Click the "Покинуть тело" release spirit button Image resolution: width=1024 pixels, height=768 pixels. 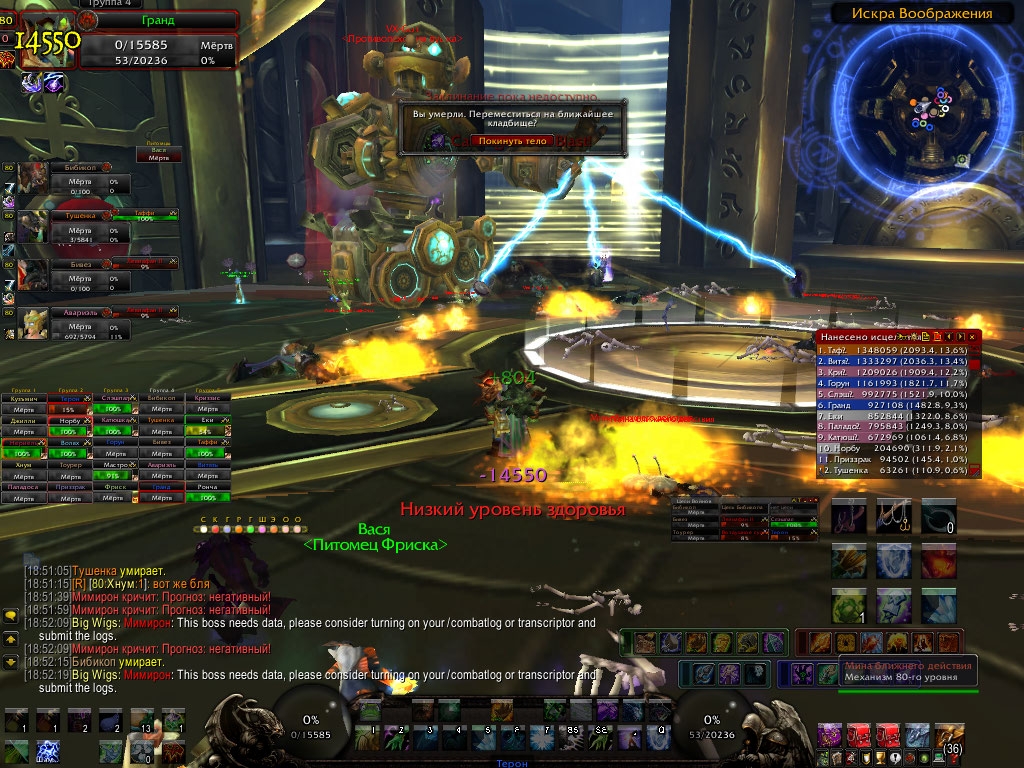512,141
